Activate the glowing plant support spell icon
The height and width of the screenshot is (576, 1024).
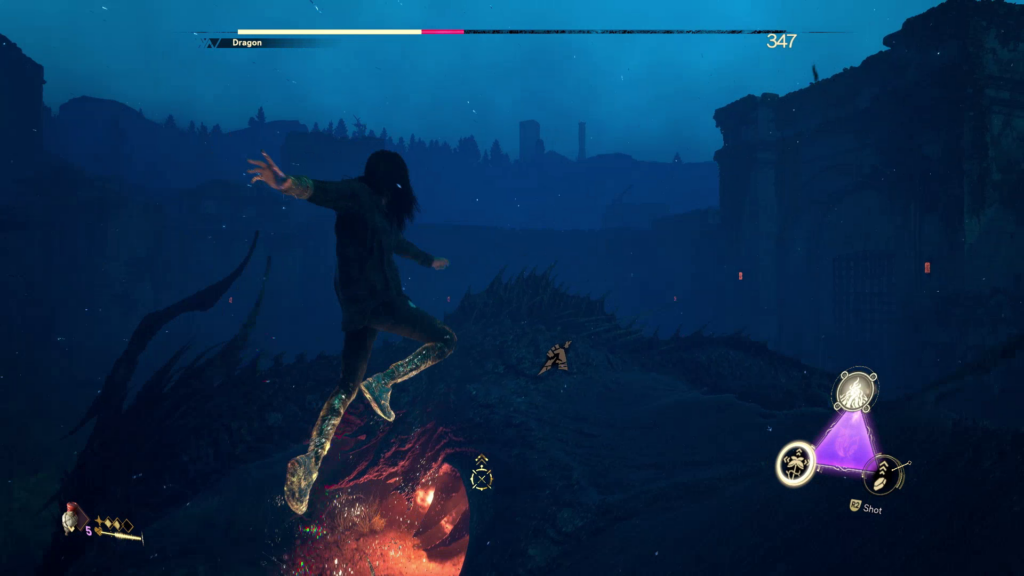(x=796, y=464)
